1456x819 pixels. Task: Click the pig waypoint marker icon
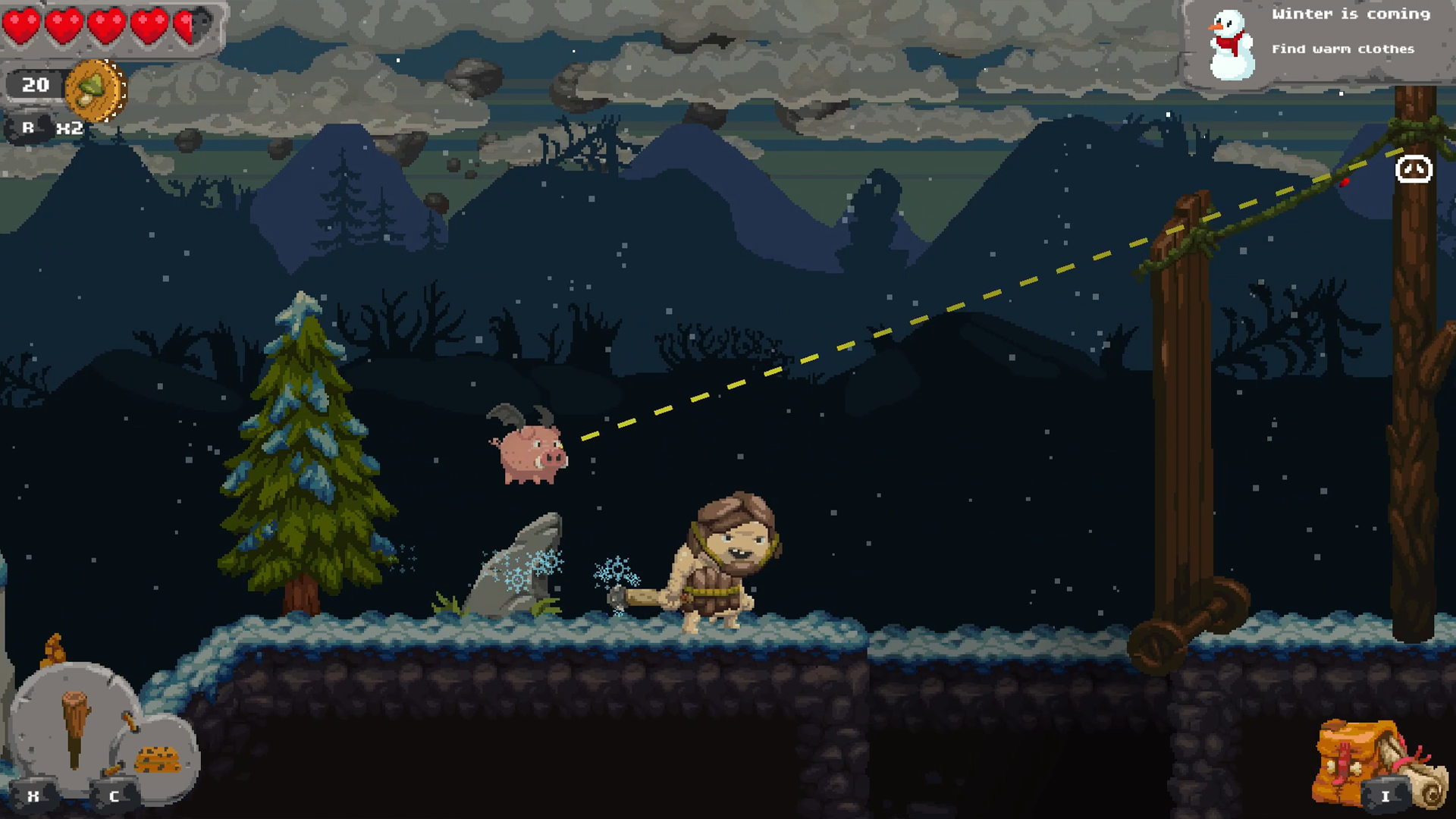(1412, 169)
